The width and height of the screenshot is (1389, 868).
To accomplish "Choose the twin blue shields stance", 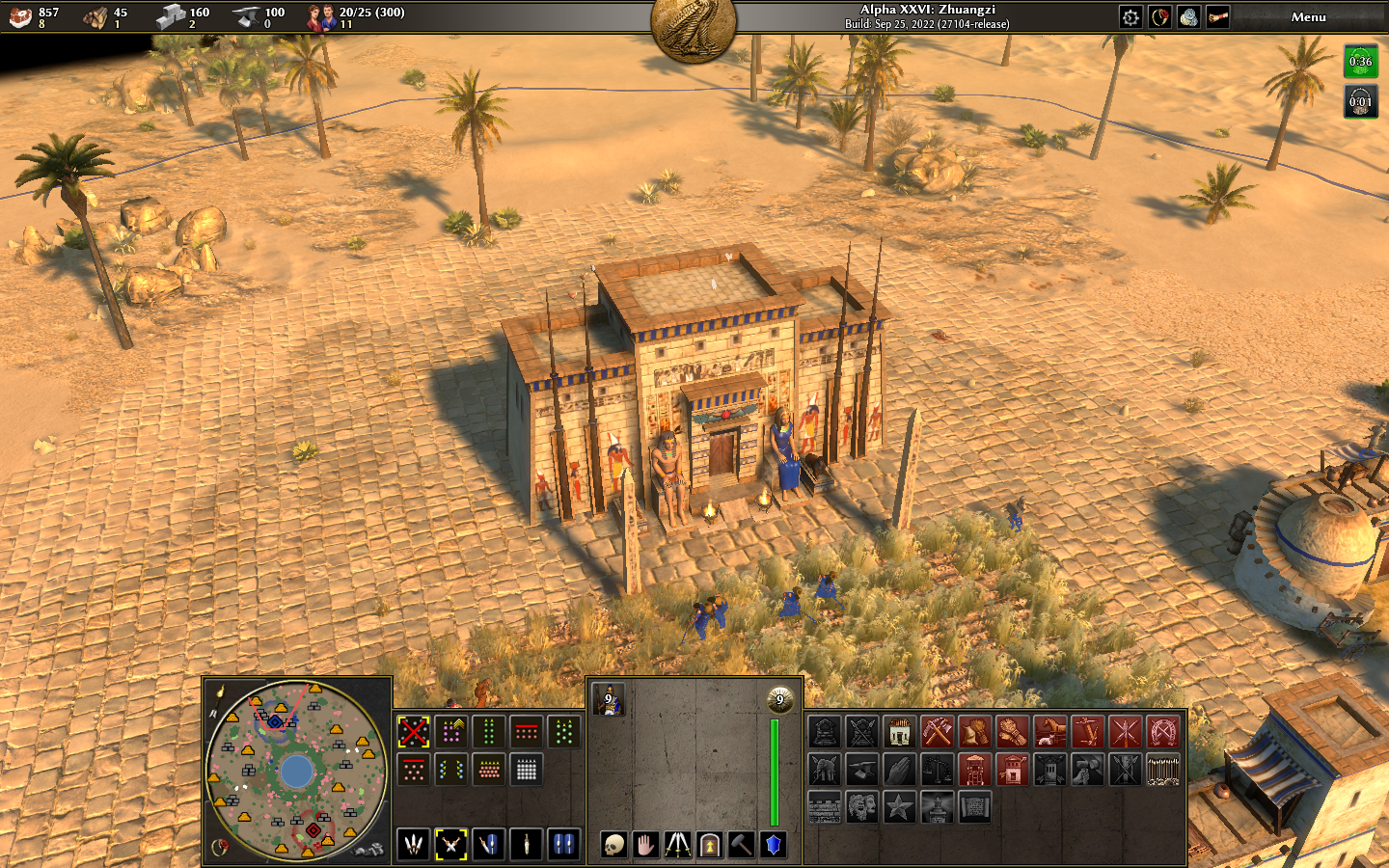I will pos(564,845).
